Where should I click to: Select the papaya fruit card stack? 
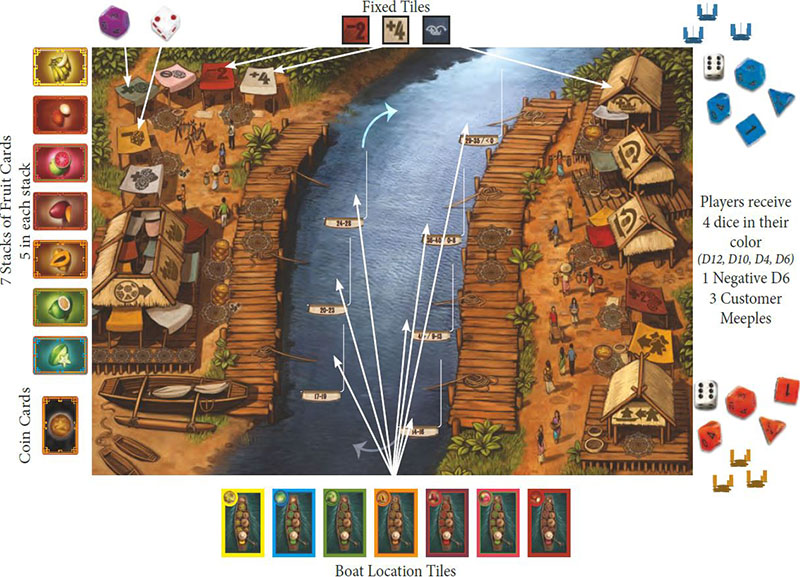(x=53, y=258)
